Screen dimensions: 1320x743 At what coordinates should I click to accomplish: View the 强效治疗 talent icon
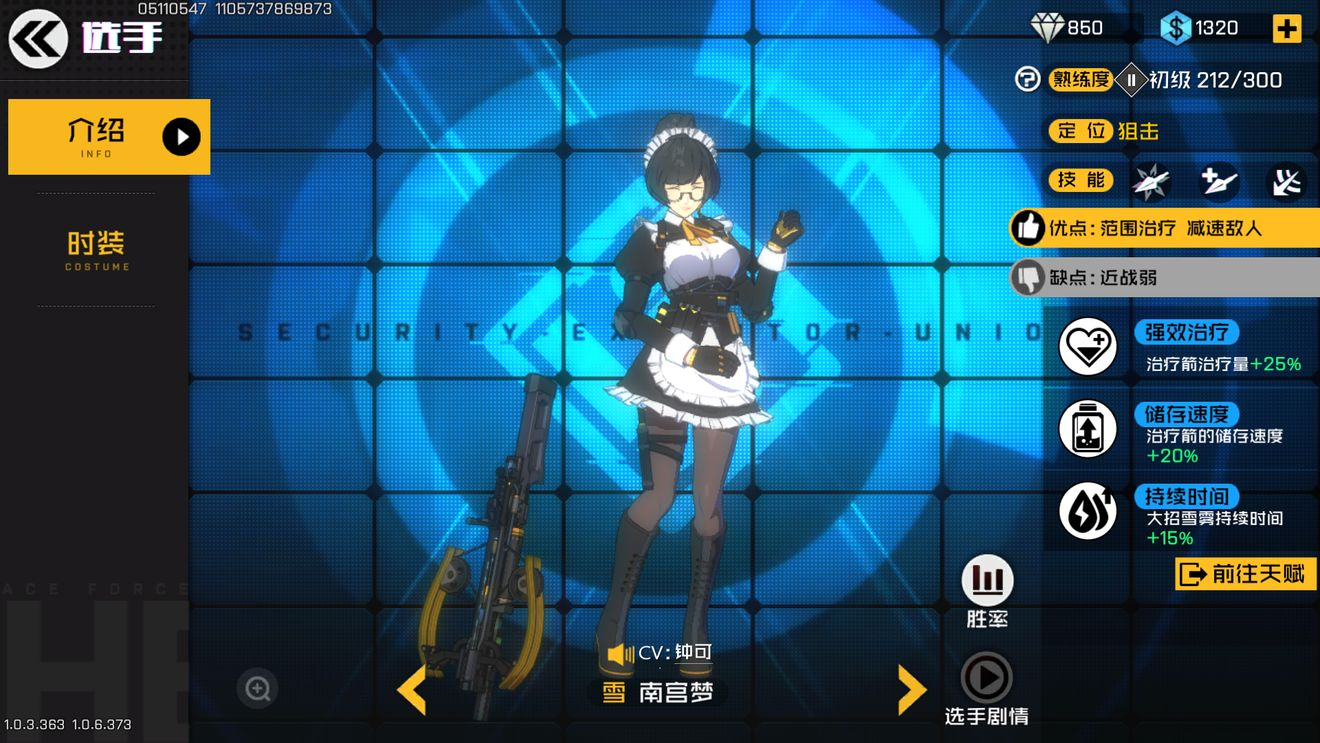pos(1088,348)
